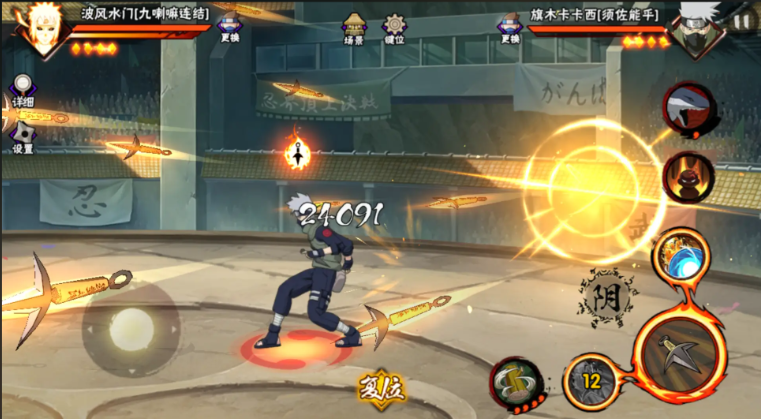The width and height of the screenshot is (761, 419).
Task: Activate the dark red-eyed summon icon
Action: [689, 178]
